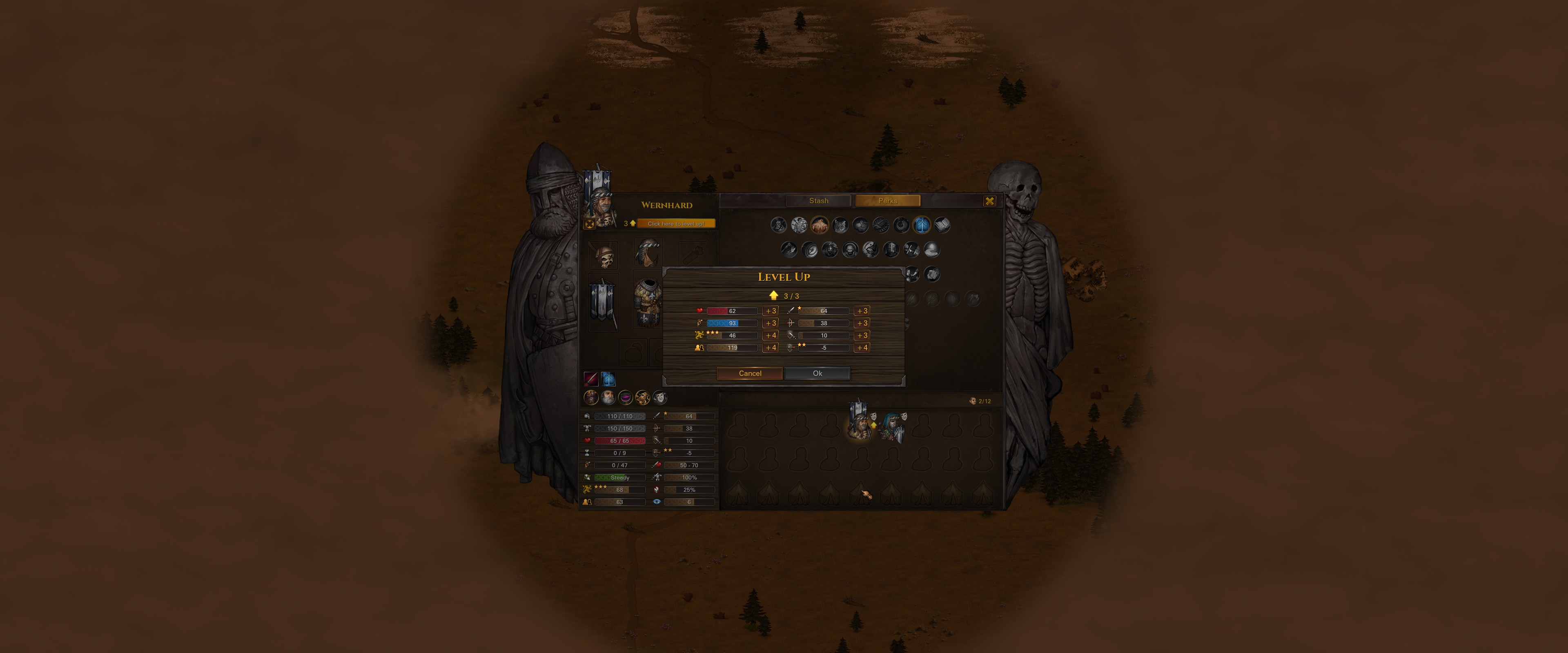Confirm level up with Ok
Viewport: 1568px width, 653px height.
tap(817, 373)
